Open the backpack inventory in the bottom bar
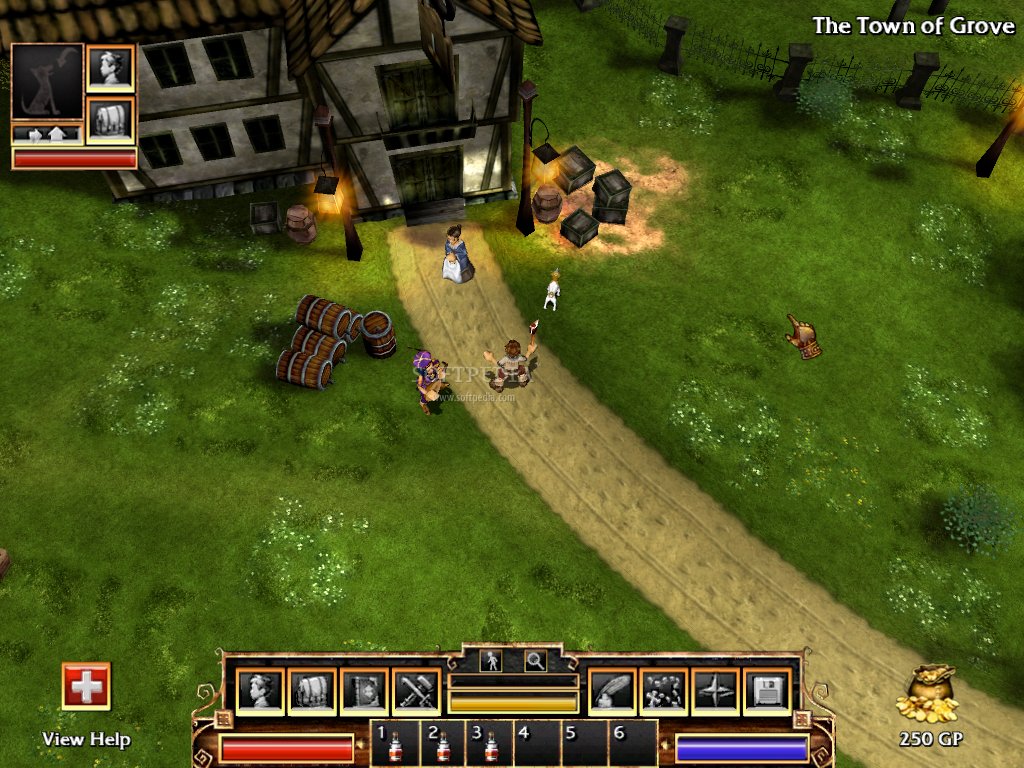This screenshot has height=768, width=1024. pos(311,691)
